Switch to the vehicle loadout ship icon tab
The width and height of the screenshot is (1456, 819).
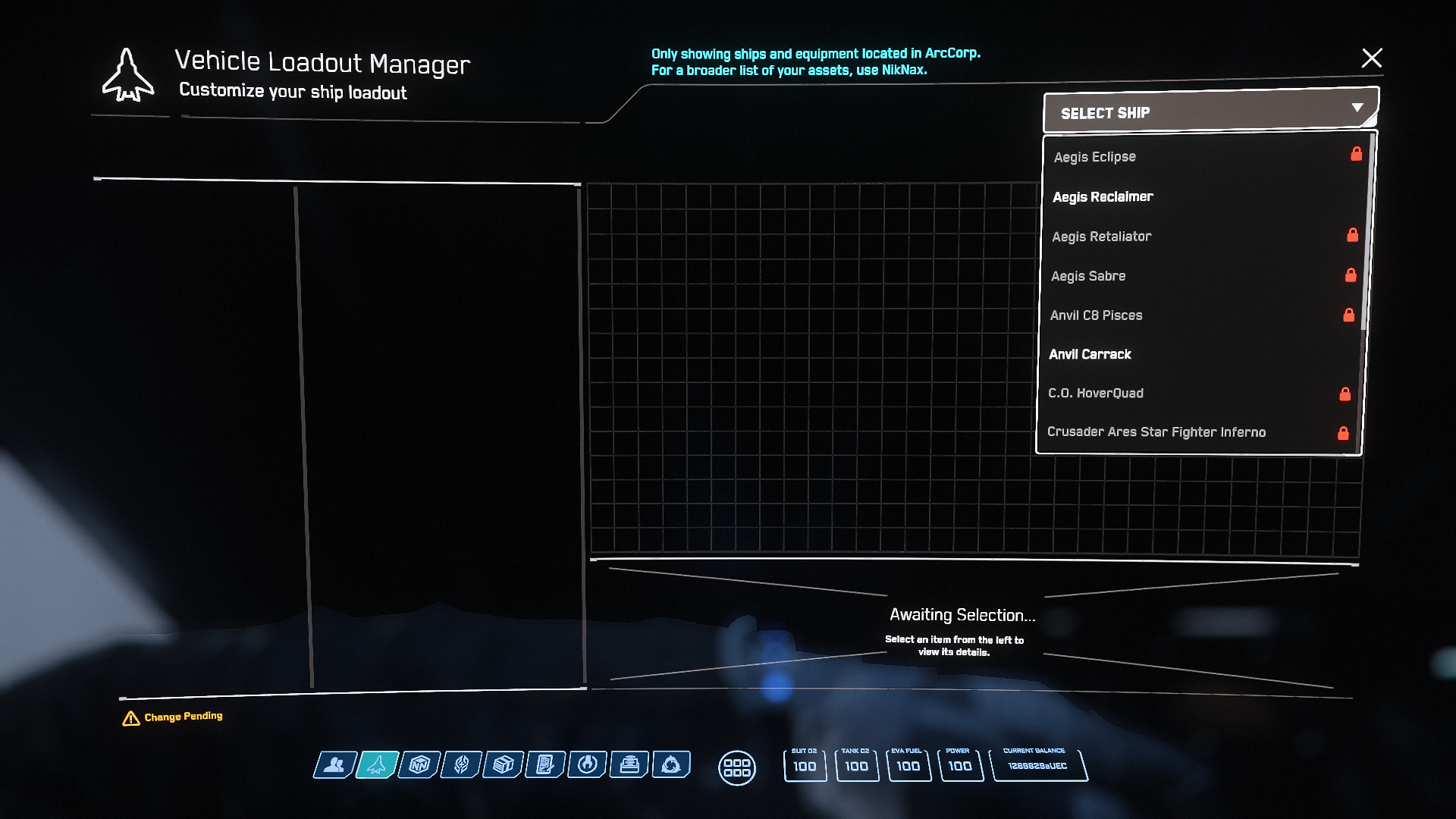pyautogui.click(x=377, y=765)
